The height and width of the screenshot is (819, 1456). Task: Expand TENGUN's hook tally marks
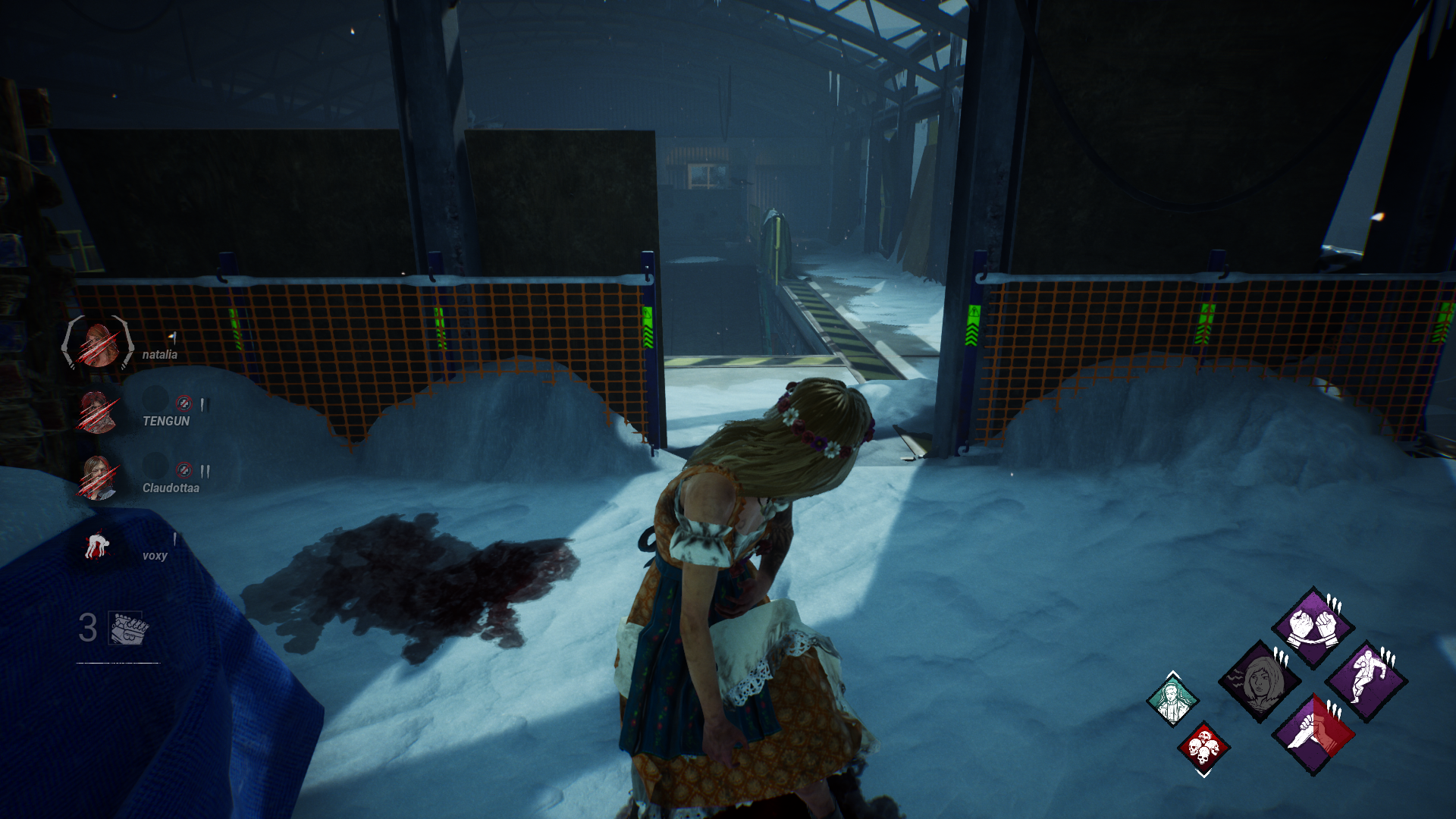pos(205,403)
